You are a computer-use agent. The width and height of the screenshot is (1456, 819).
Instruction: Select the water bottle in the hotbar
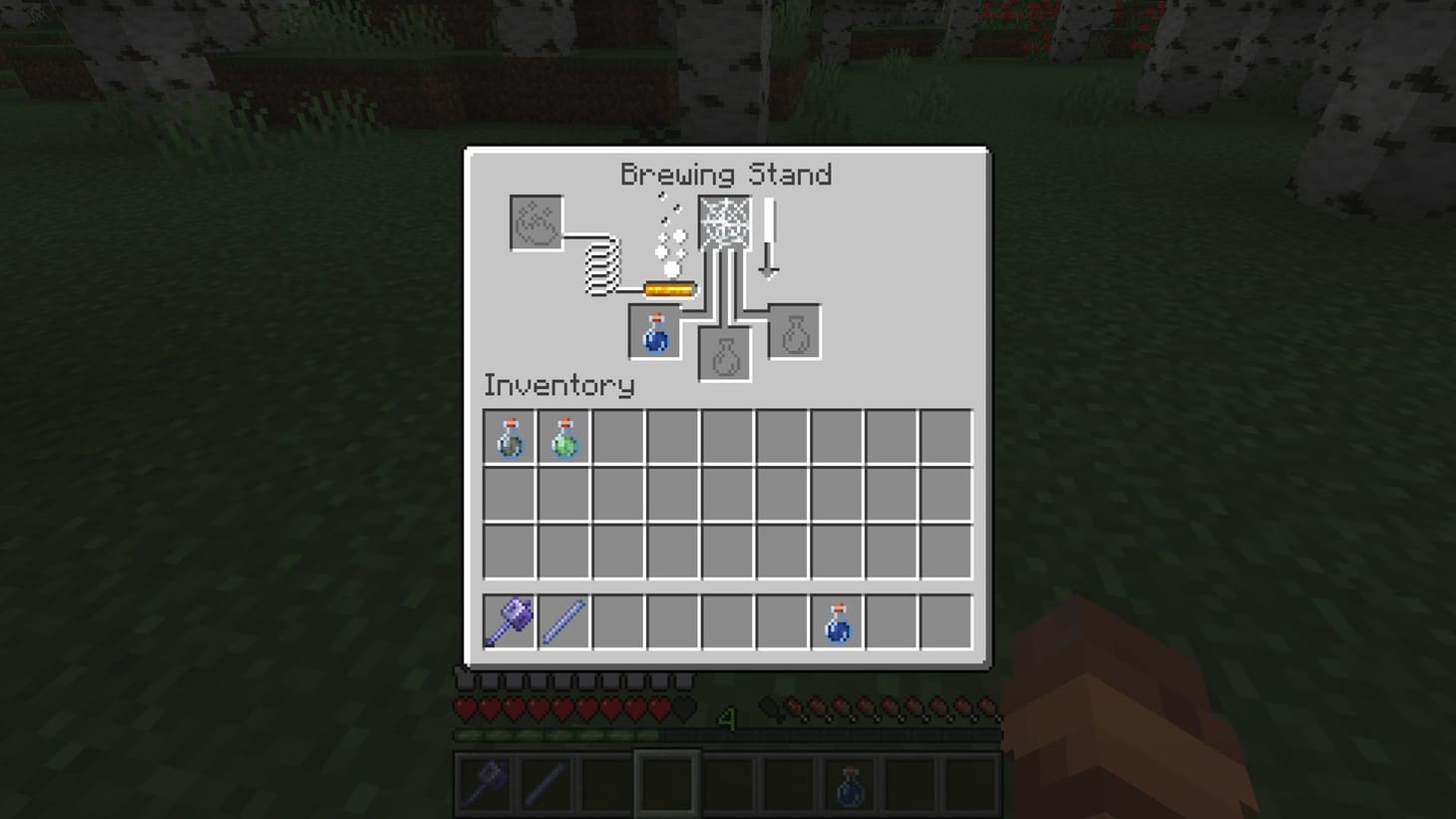pos(838,619)
